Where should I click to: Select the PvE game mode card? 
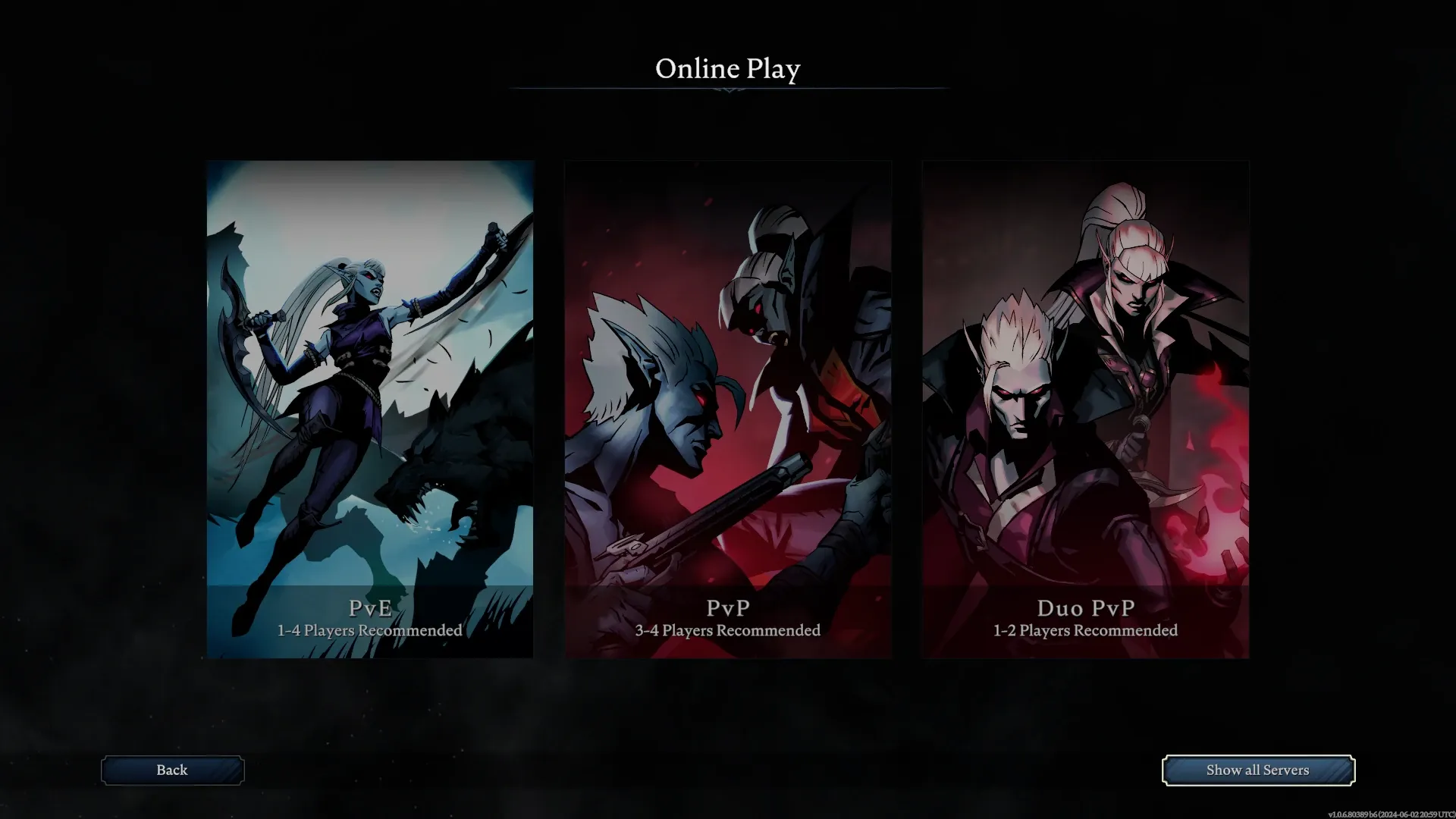point(371,409)
